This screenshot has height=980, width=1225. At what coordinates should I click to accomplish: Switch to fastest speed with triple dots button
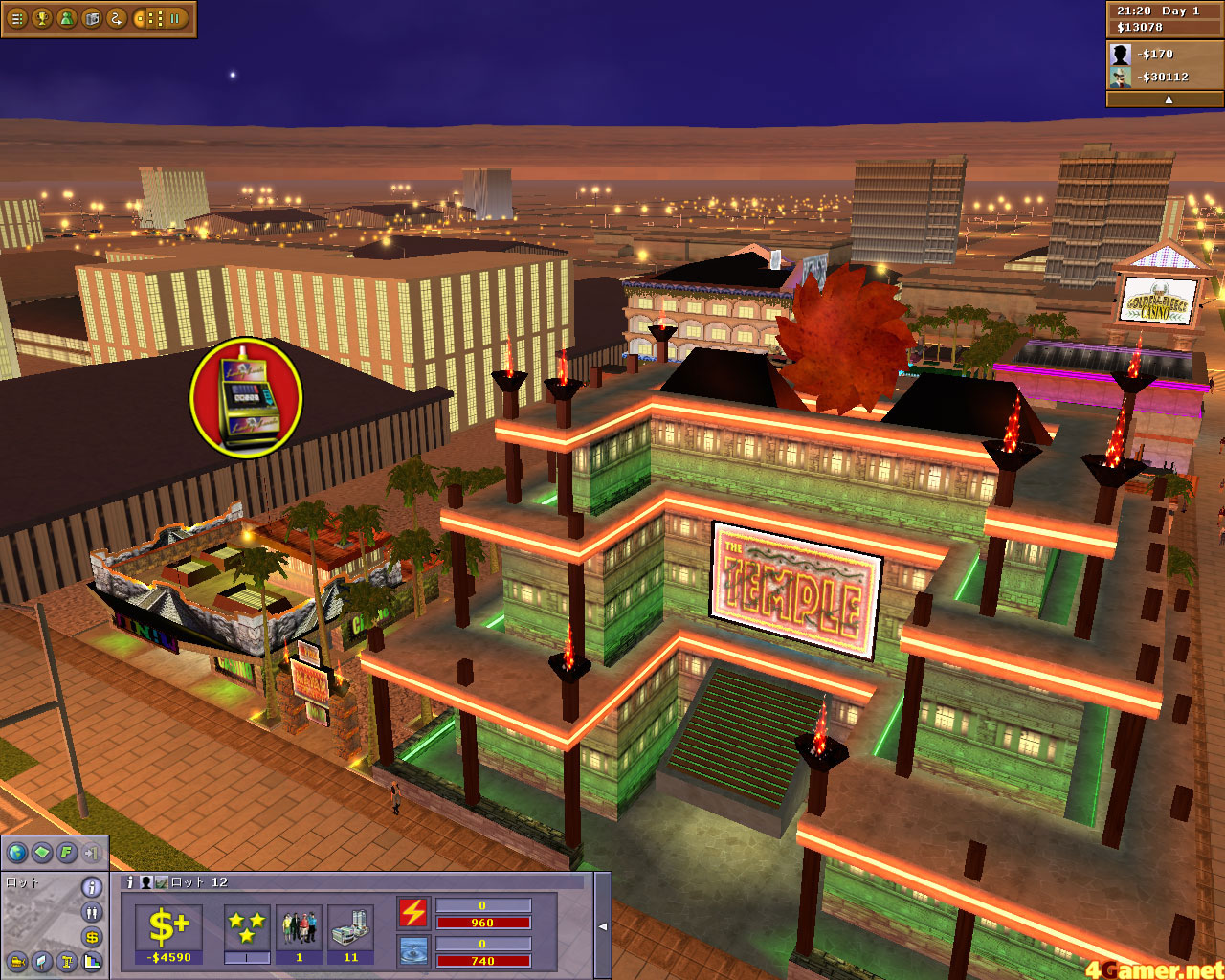pyautogui.click(x=160, y=19)
